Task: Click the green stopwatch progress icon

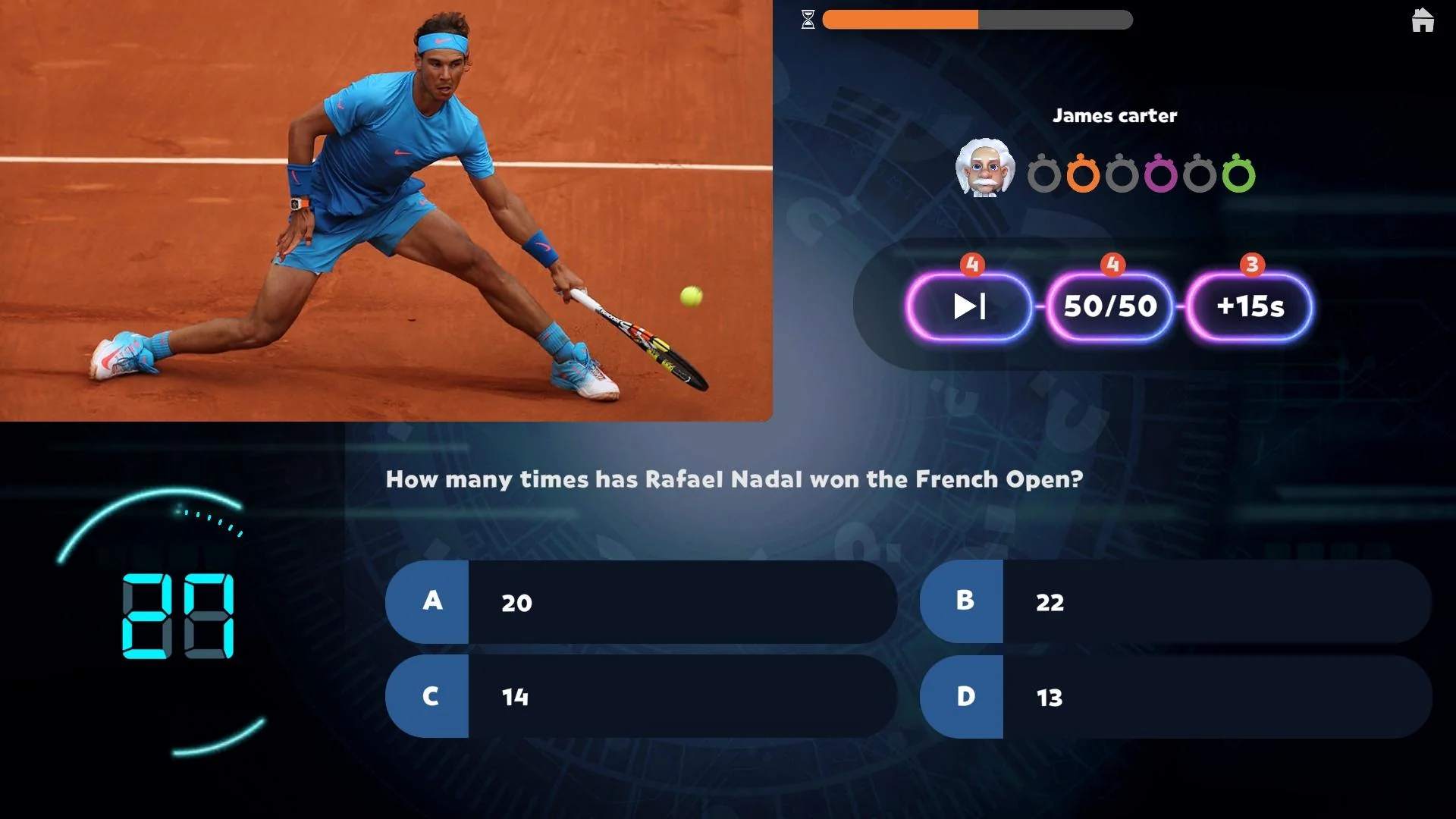Action: click(x=1241, y=173)
